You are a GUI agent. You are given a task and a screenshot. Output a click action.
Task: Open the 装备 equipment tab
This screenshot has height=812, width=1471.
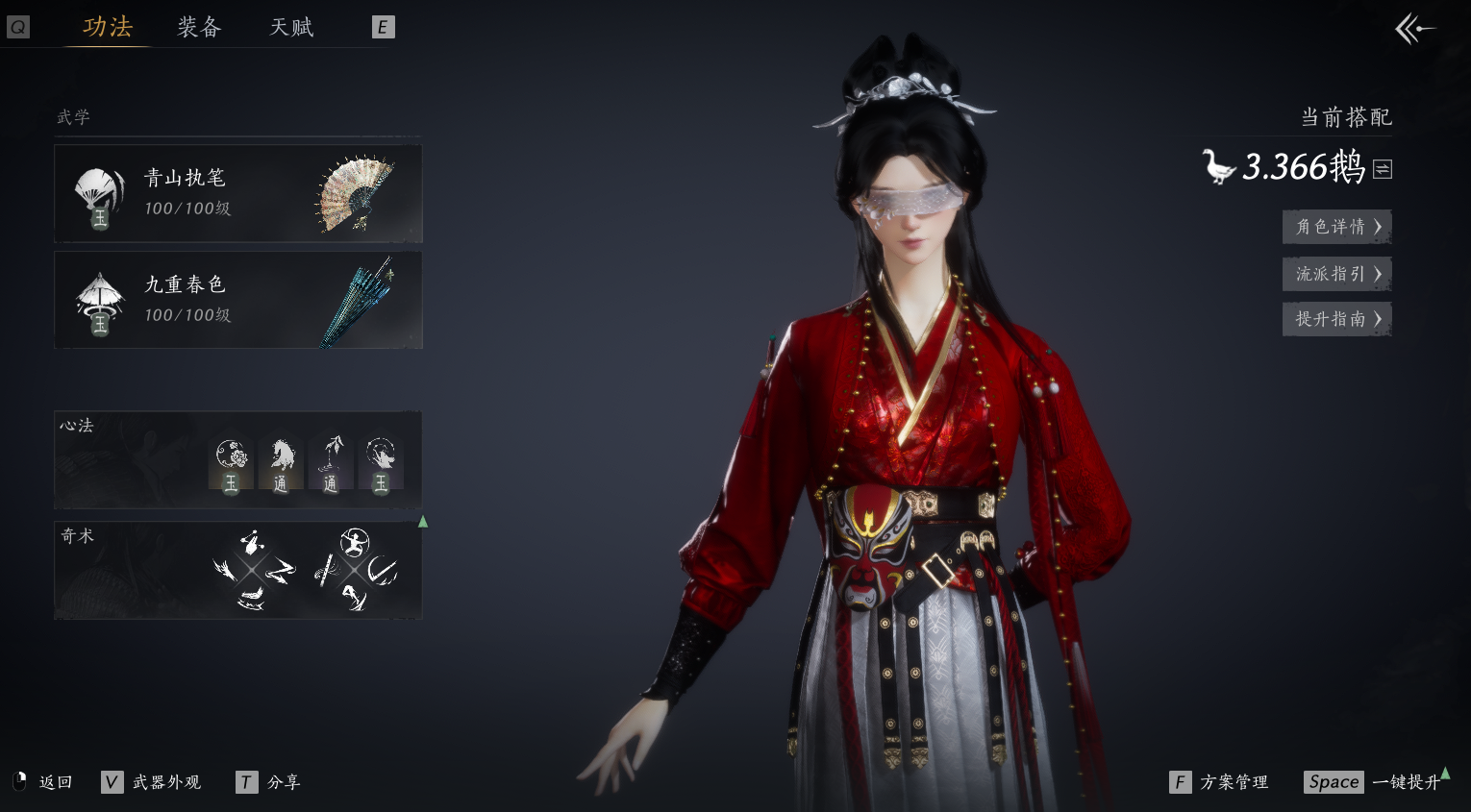(199, 27)
